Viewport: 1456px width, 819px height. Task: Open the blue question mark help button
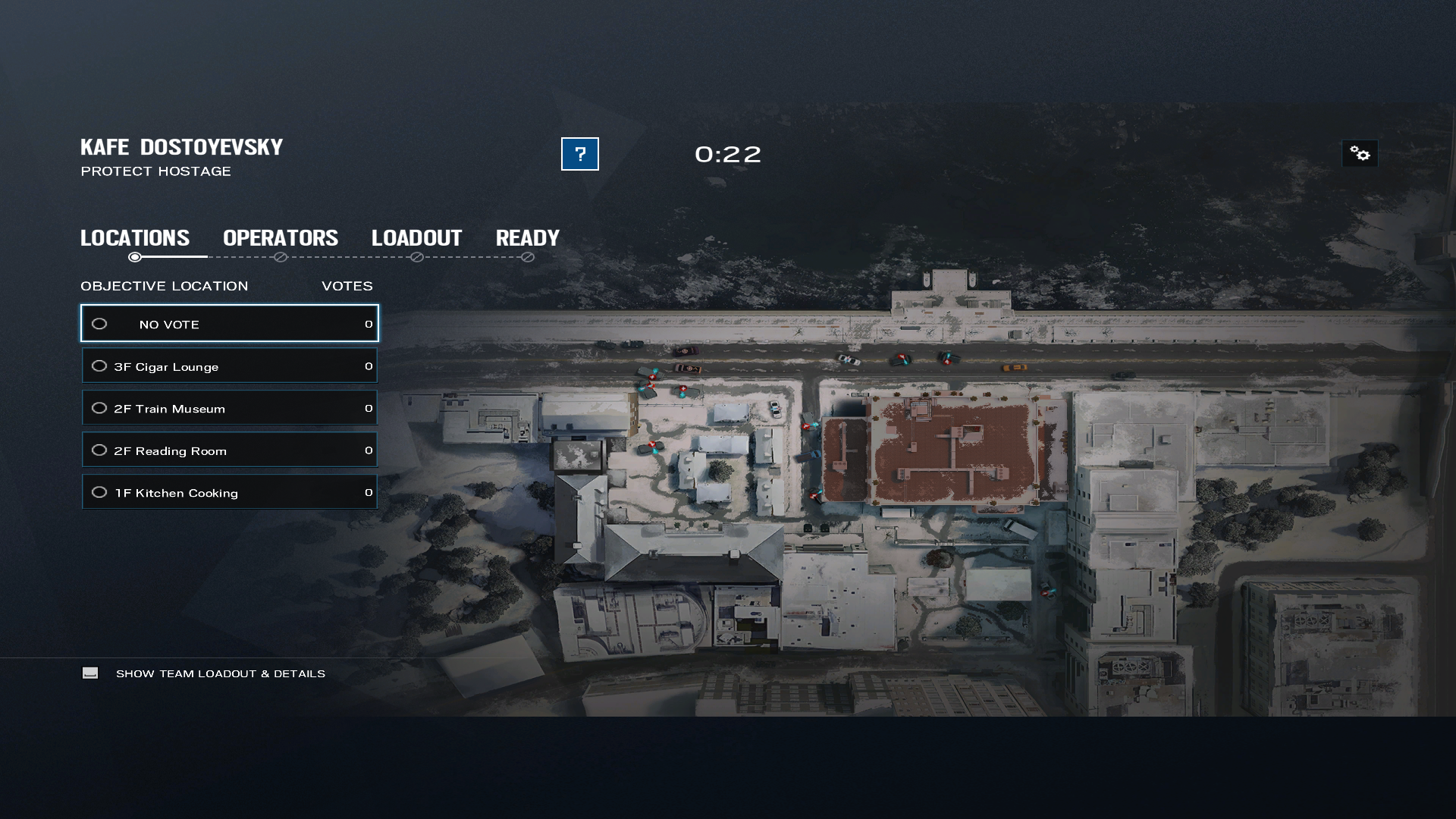pyautogui.click(x=579, y=154)
